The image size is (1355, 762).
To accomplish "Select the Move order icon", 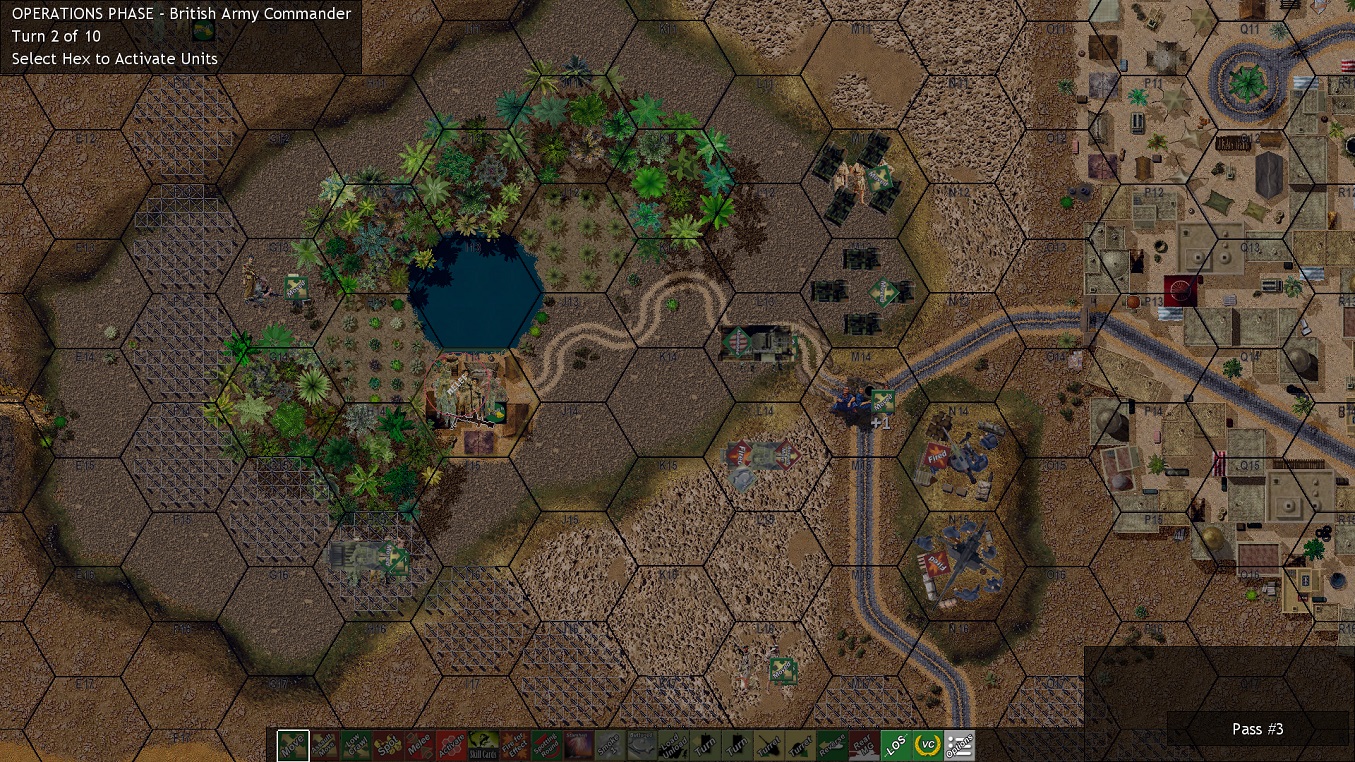I will pos(293,745).
